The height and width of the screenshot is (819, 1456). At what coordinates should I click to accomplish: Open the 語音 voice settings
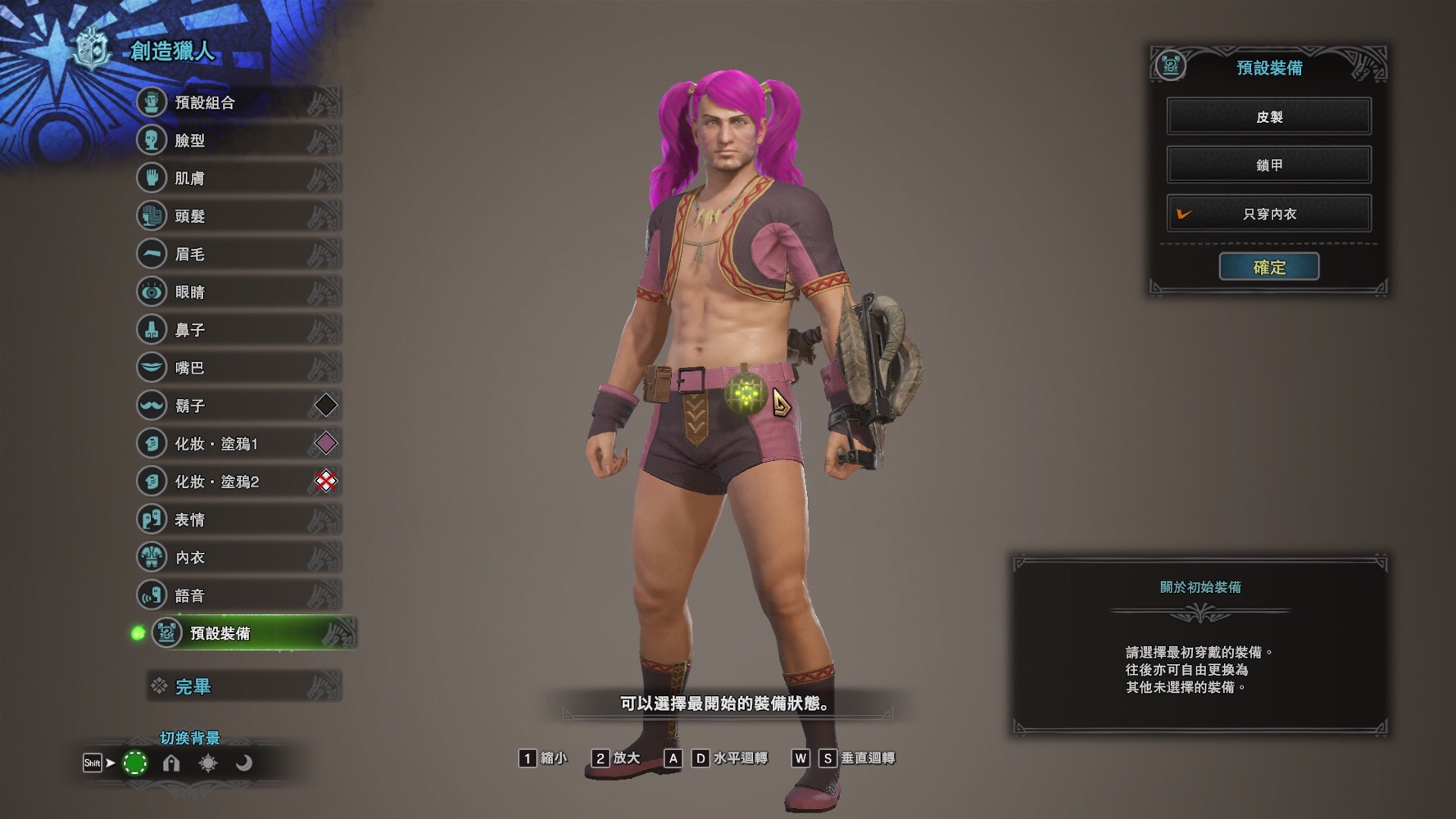pos(238,595)
